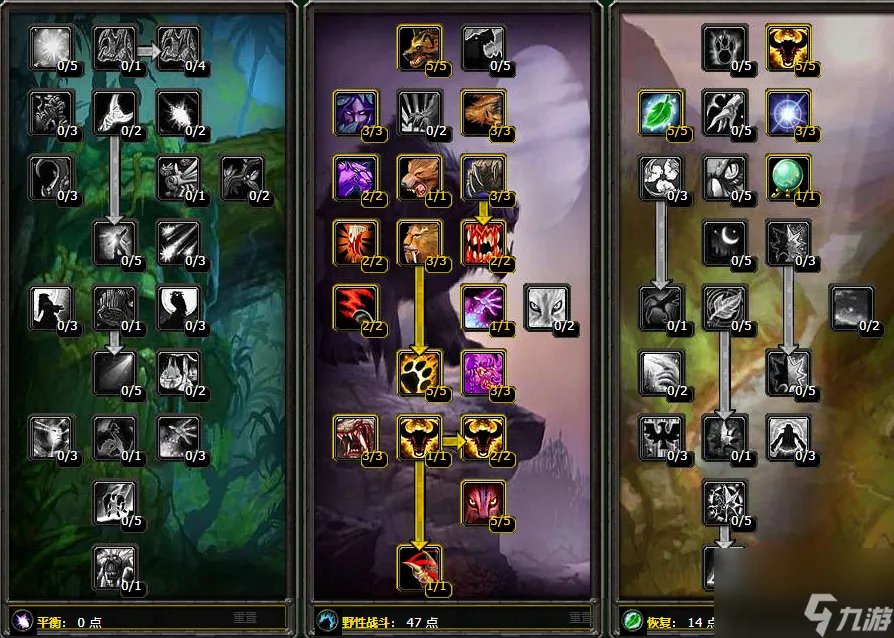Screen dimensions: 894x638
Task: Select the red fanged Primal Fury talent
Action: (482, 240)
